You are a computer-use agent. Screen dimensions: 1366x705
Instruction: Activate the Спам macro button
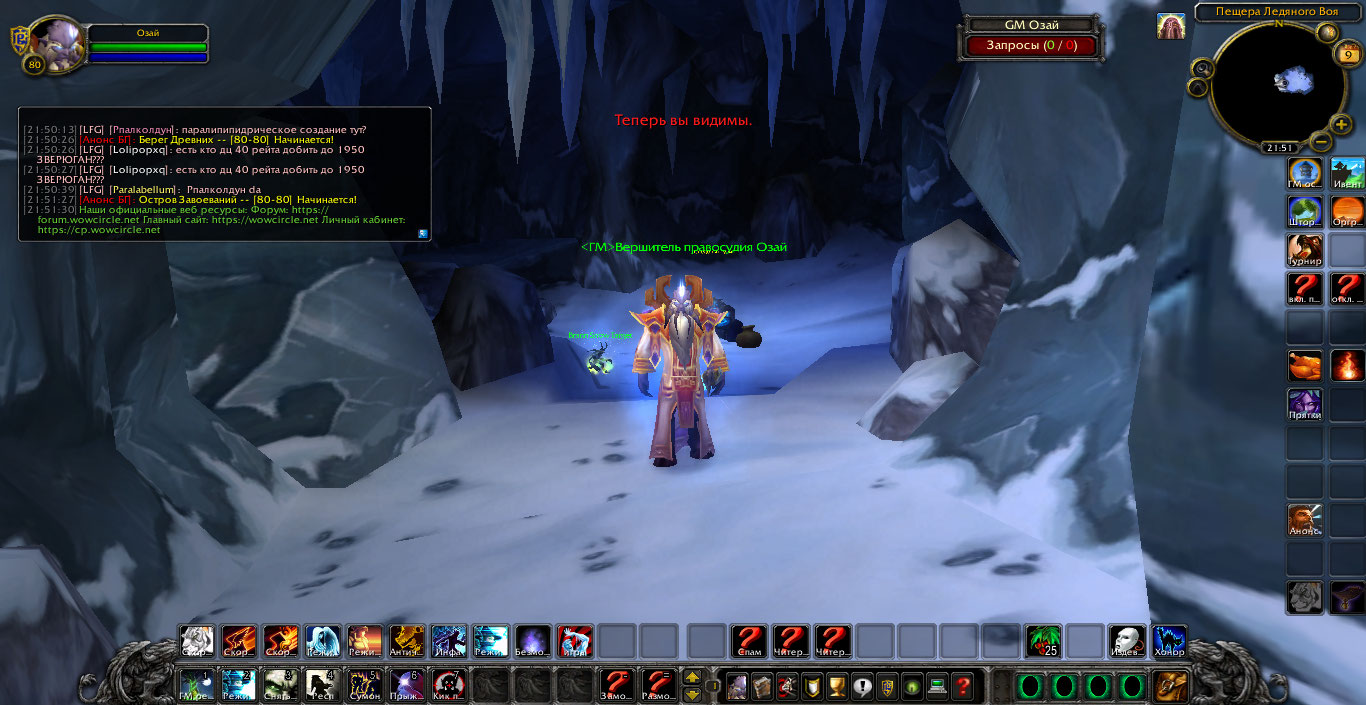pyautogui.click(x=748, y=641)
